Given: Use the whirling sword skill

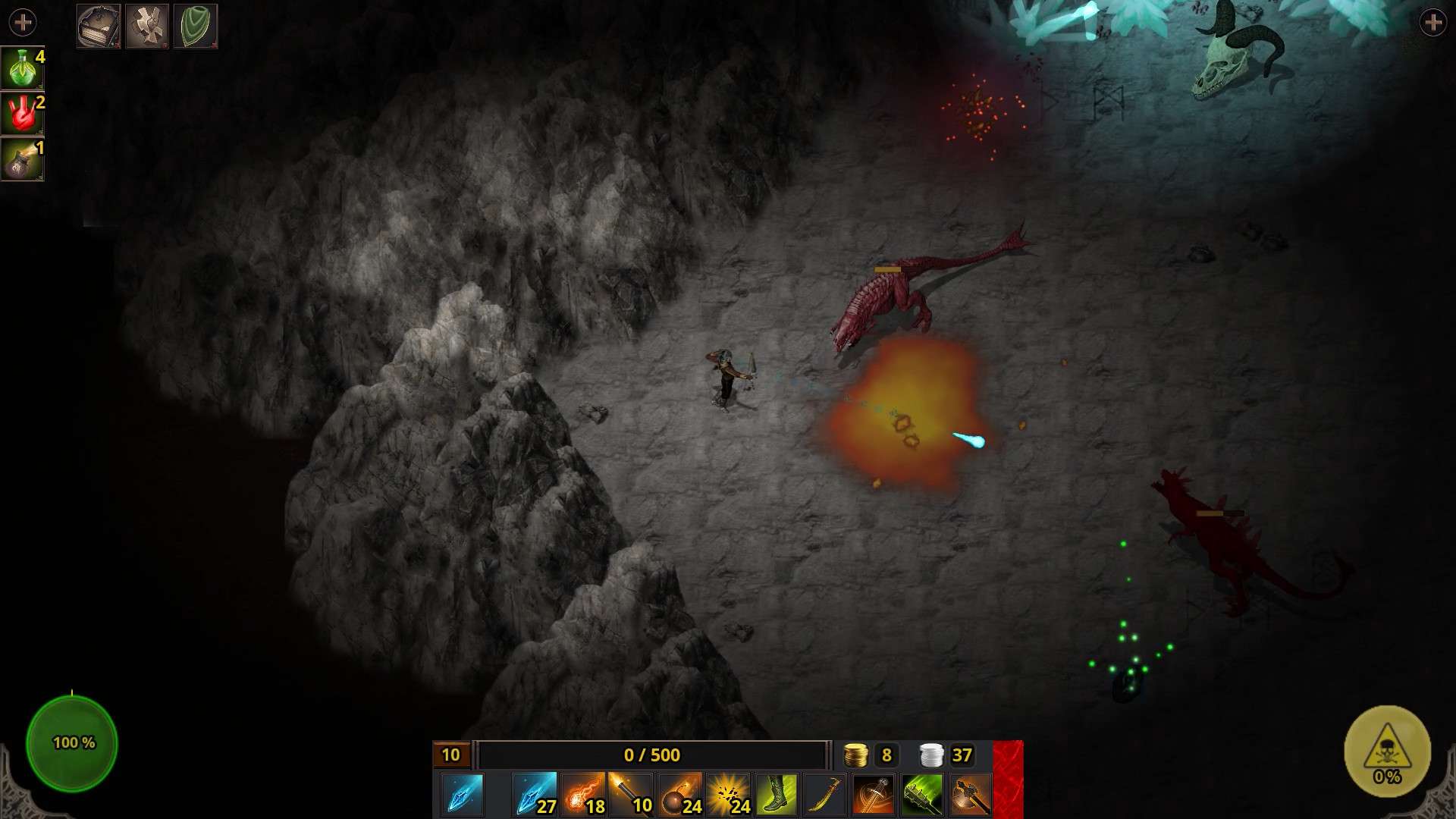Looking at the screenshot, I should pyautogui.click(x=874, y=795).
